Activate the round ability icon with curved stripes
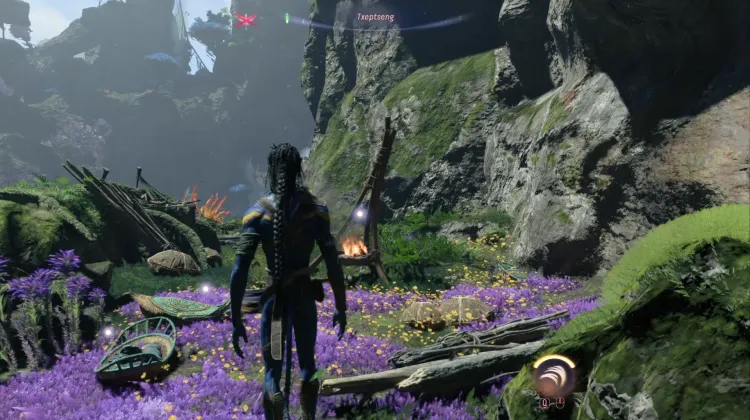Screen dimensions: 750x420 pyautogui.click(x=553, y=377)
